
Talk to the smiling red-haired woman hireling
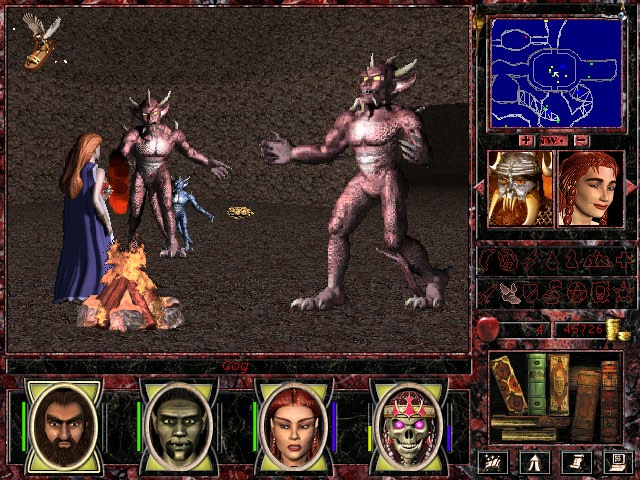(x=590, y=189)
